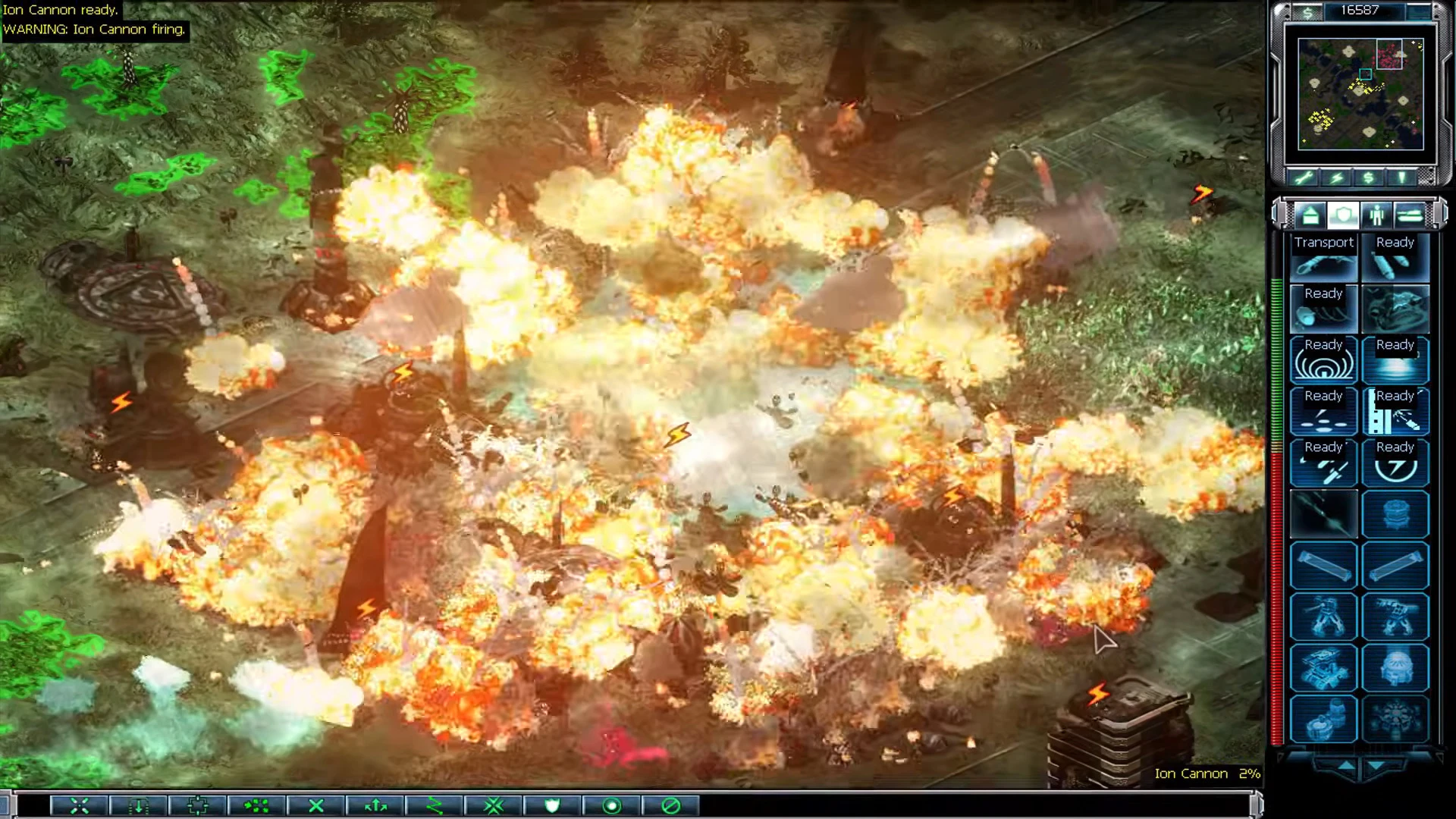Enable guard stance with the shield icon

click(x=552, y=806)
